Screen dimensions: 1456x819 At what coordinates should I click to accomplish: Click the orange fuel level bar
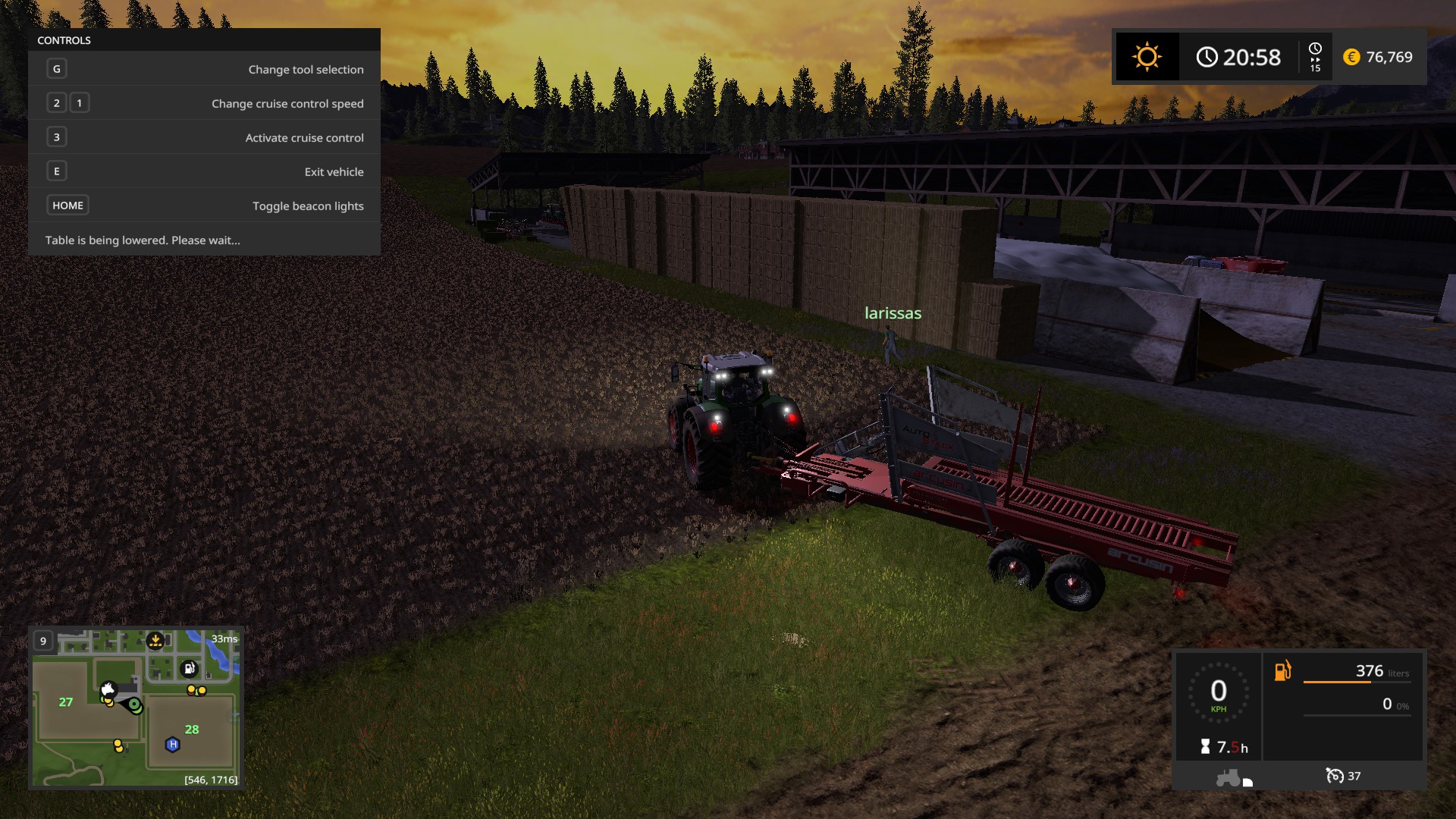click(x=1338, y=682)
